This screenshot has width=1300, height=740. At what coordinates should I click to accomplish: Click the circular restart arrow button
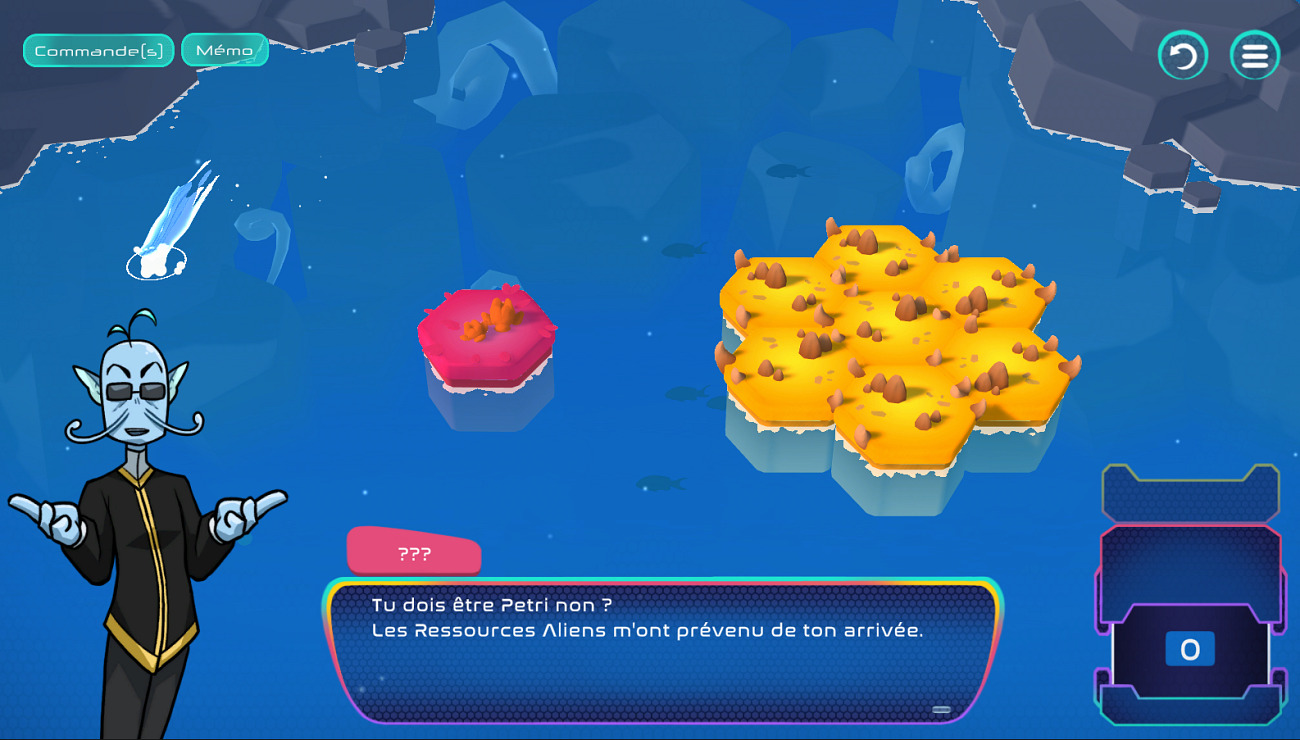(1182, 56)
